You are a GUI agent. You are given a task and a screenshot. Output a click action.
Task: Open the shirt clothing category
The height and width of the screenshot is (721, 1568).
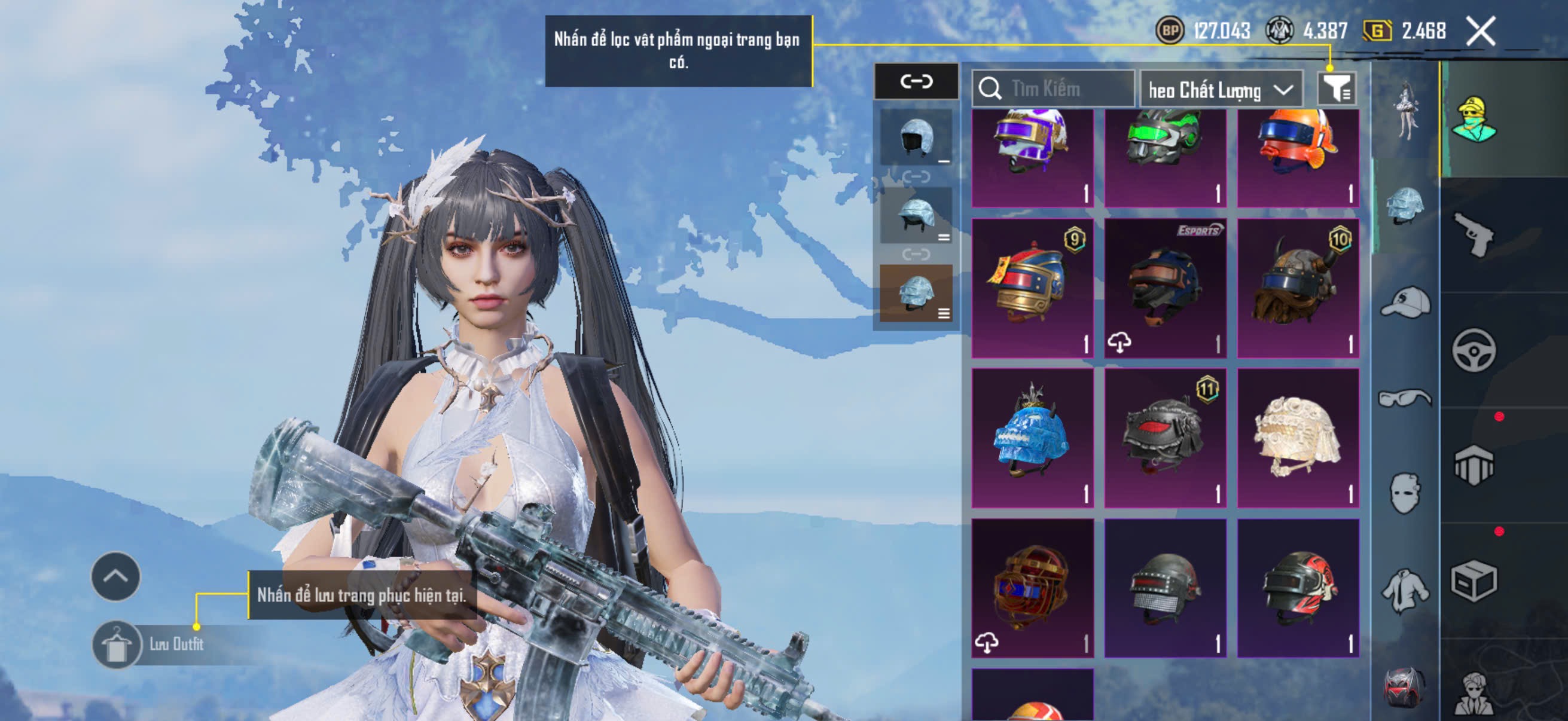point(1405,590)
